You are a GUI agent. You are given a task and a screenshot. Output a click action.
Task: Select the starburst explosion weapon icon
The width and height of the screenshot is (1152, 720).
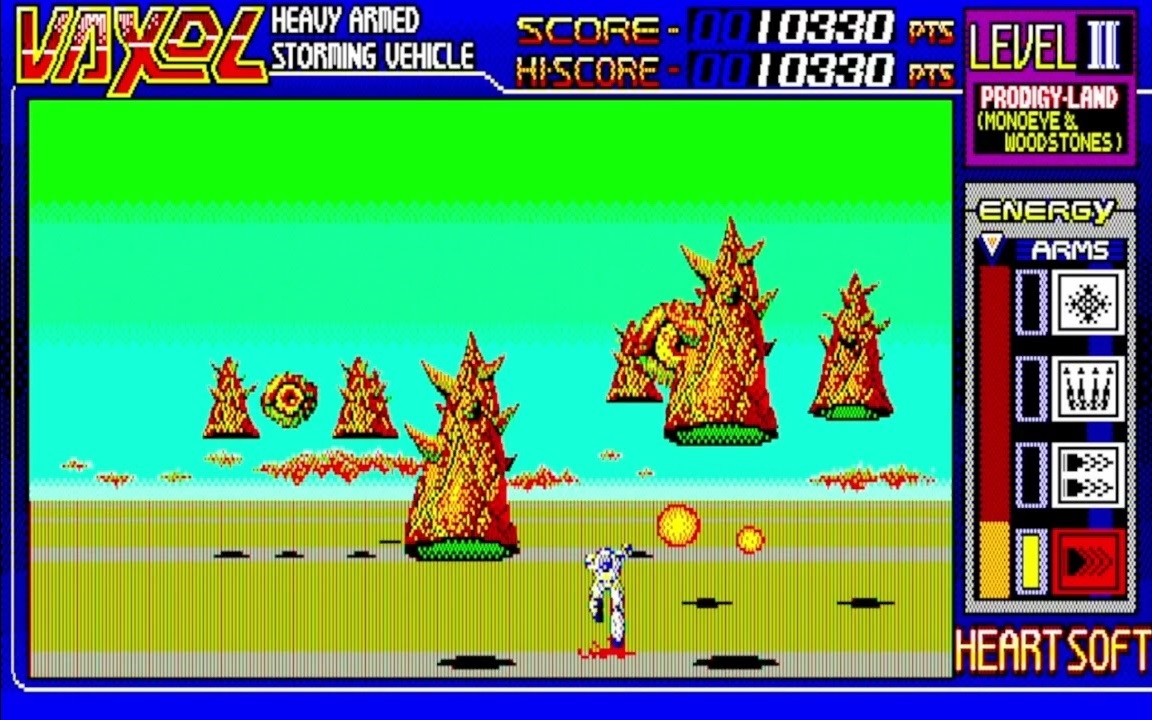(x=1088, y=301)
